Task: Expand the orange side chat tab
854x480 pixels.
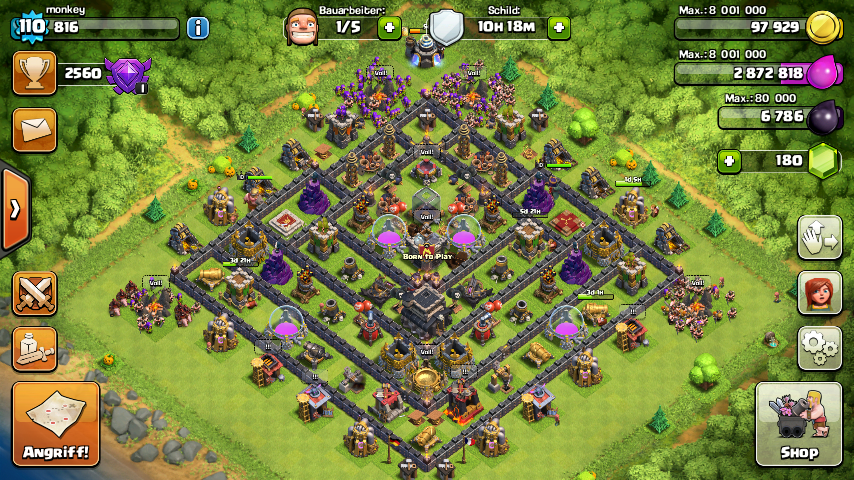Action: coord(14,210)
